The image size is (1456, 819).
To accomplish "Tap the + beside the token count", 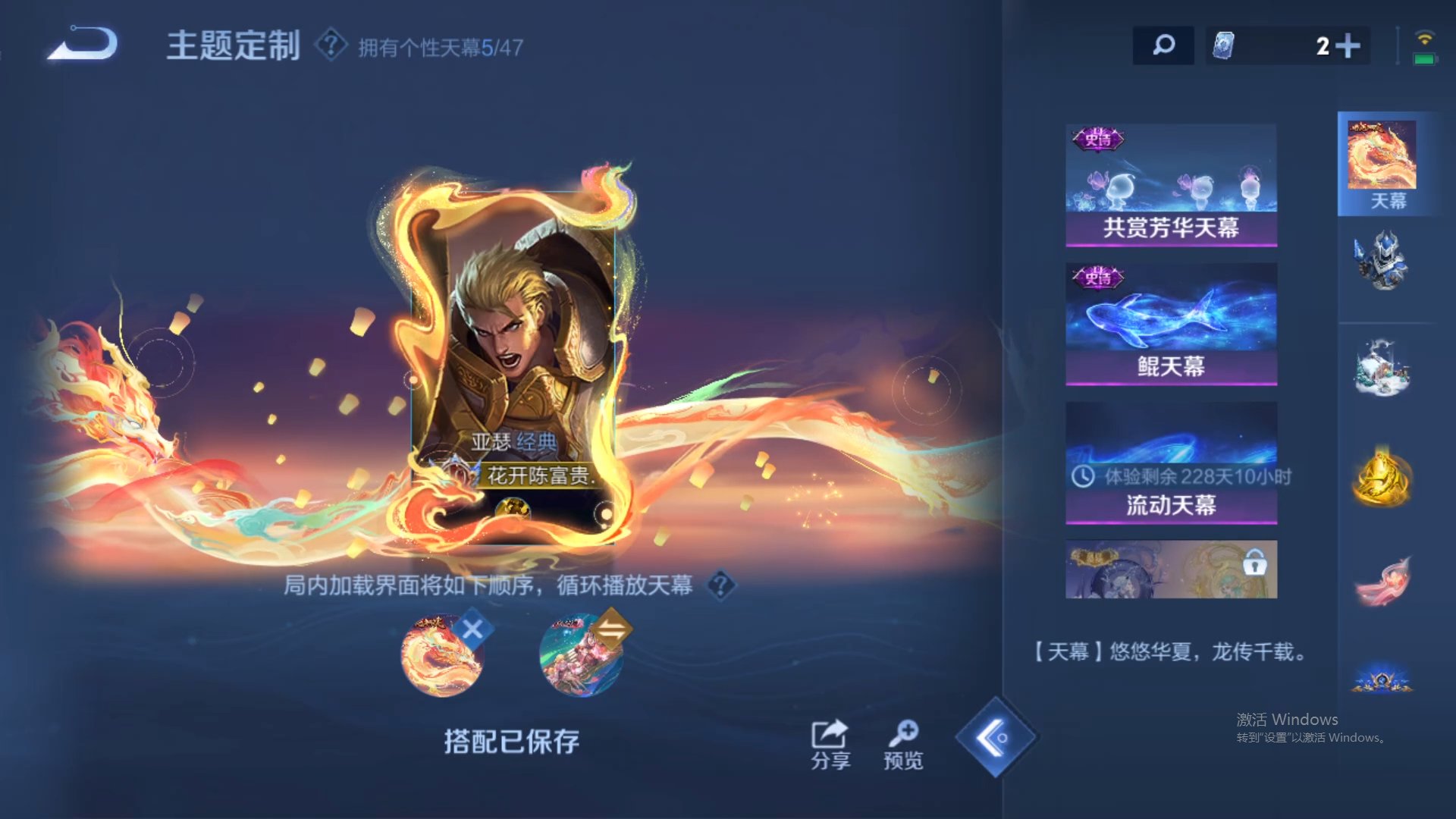I will [x=1351, y=45].
